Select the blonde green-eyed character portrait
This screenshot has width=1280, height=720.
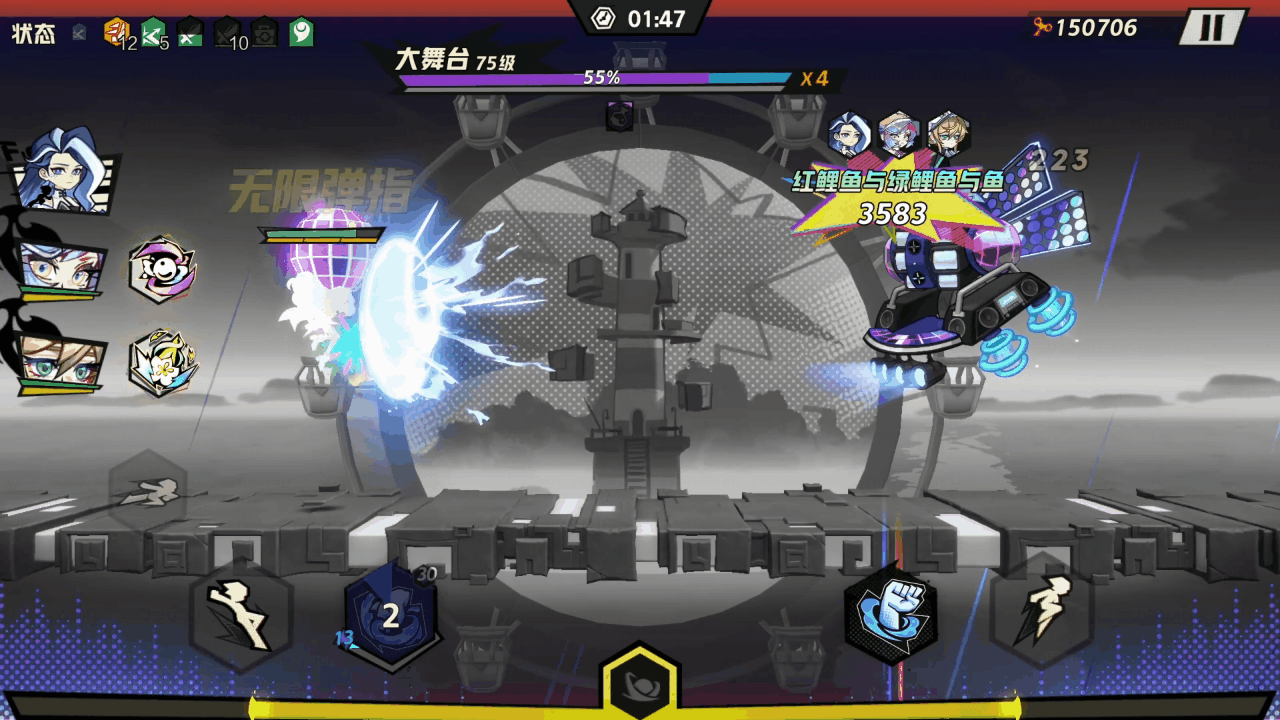tap(60, 361)
